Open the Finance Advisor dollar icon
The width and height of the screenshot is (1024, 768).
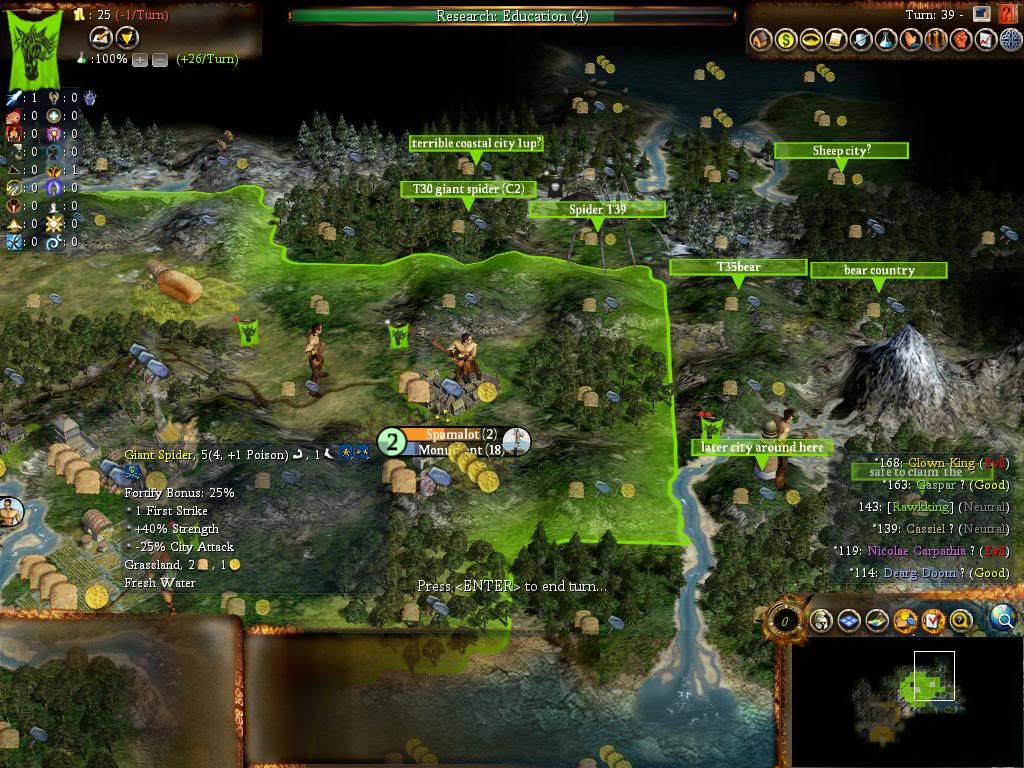(x=786, y=40)
